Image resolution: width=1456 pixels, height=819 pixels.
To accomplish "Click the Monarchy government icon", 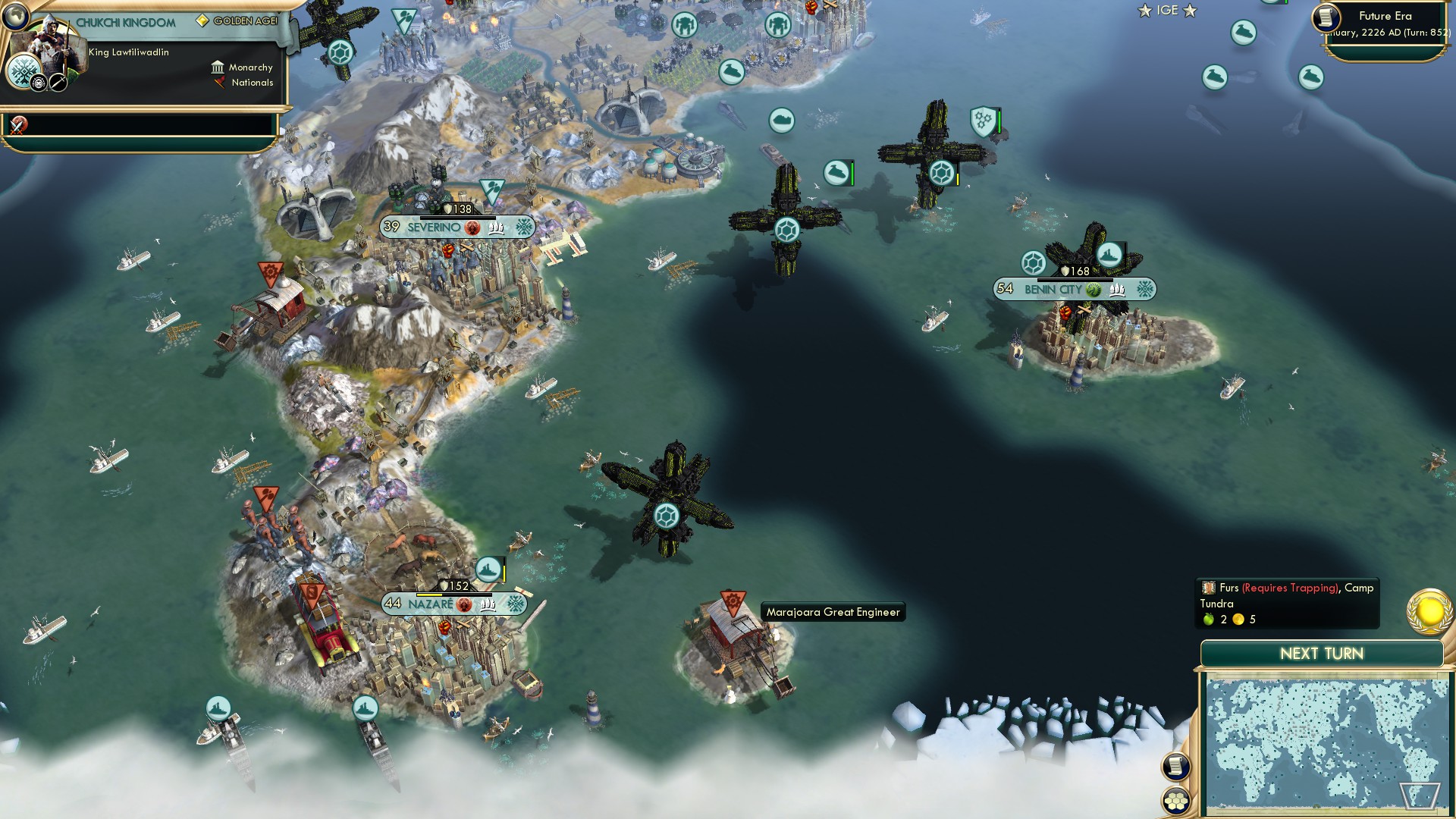I will [219, 67].
